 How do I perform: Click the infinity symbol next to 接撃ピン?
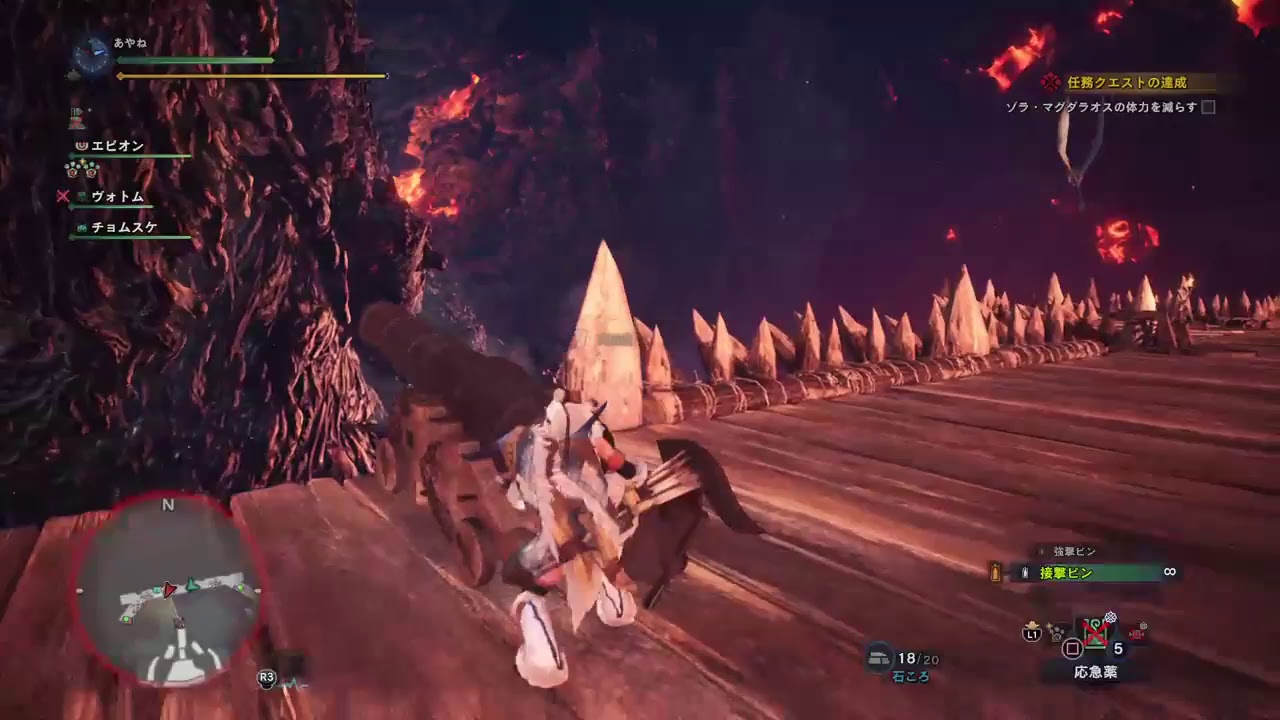(x=1169, y=572)
